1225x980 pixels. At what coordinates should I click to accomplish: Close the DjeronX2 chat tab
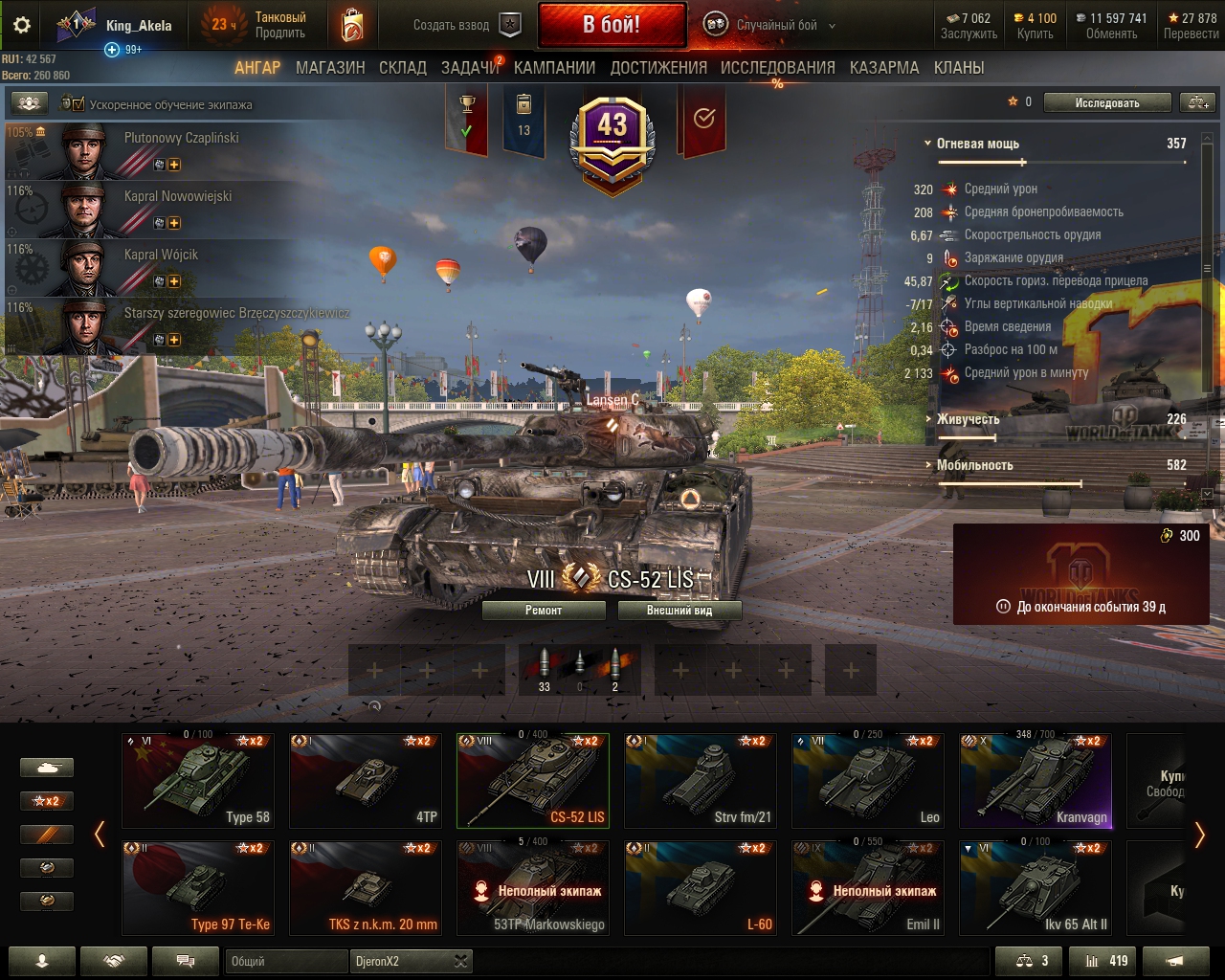[x=460, y=961]
